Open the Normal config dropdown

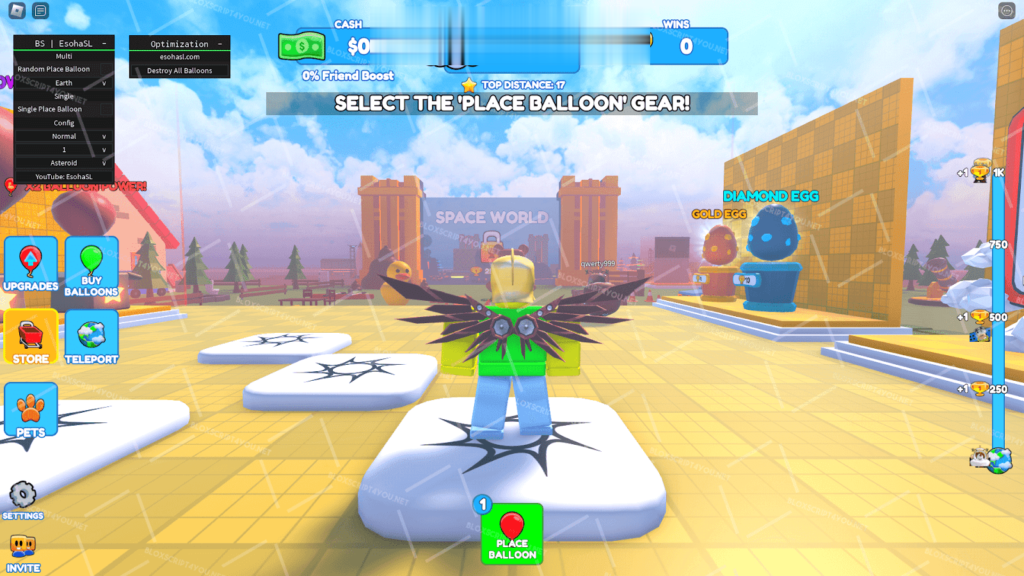(64, 136)
